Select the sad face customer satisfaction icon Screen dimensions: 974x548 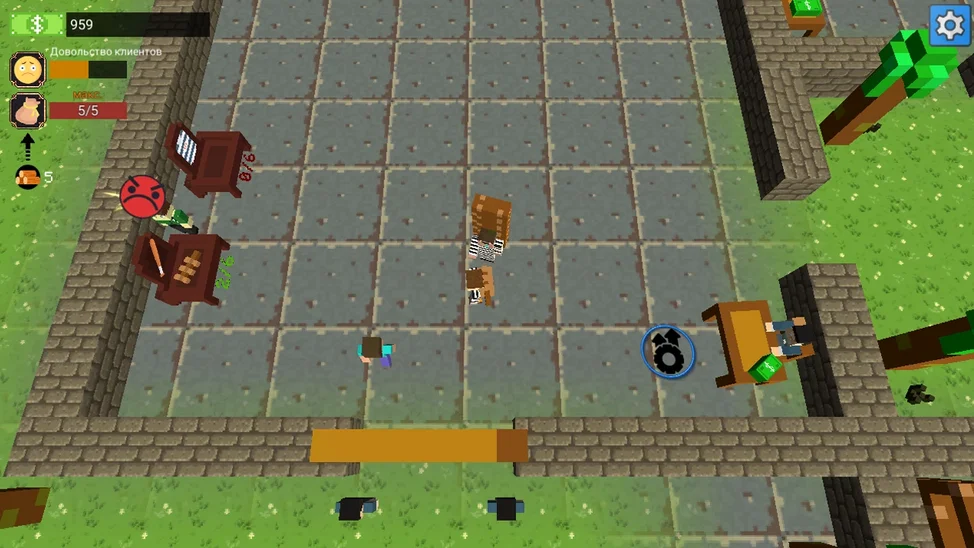pyautogui.click(x=27, y=70)
